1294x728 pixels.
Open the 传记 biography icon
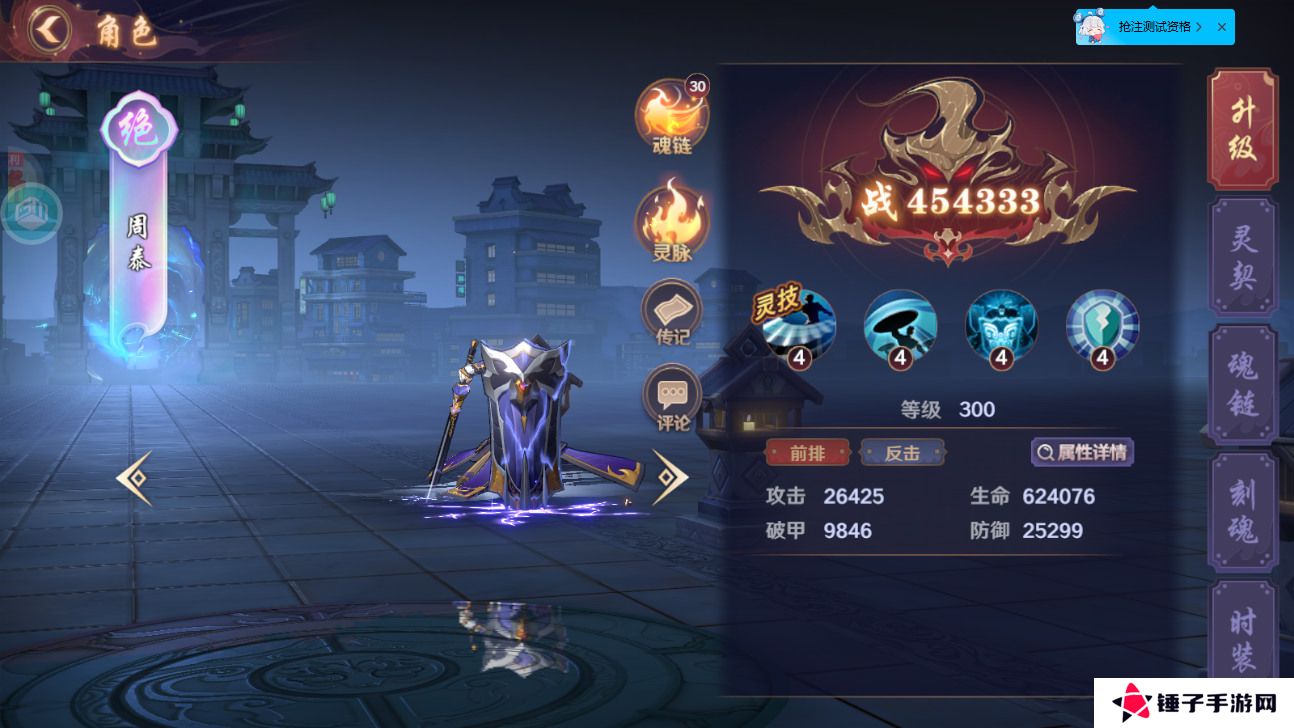(x=672, y=312)
